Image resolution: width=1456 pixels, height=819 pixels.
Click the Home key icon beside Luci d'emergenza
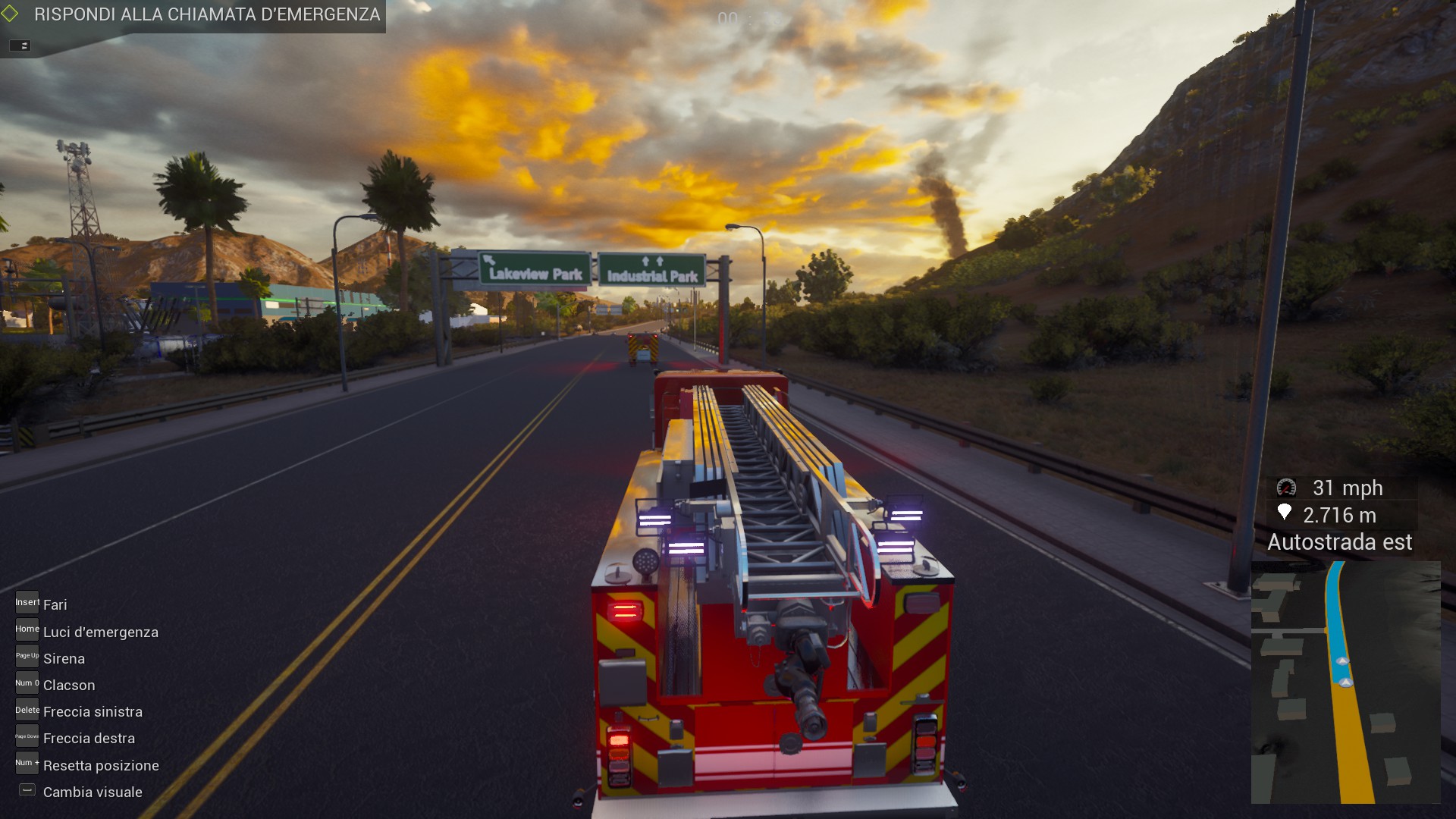coord(27,629)
